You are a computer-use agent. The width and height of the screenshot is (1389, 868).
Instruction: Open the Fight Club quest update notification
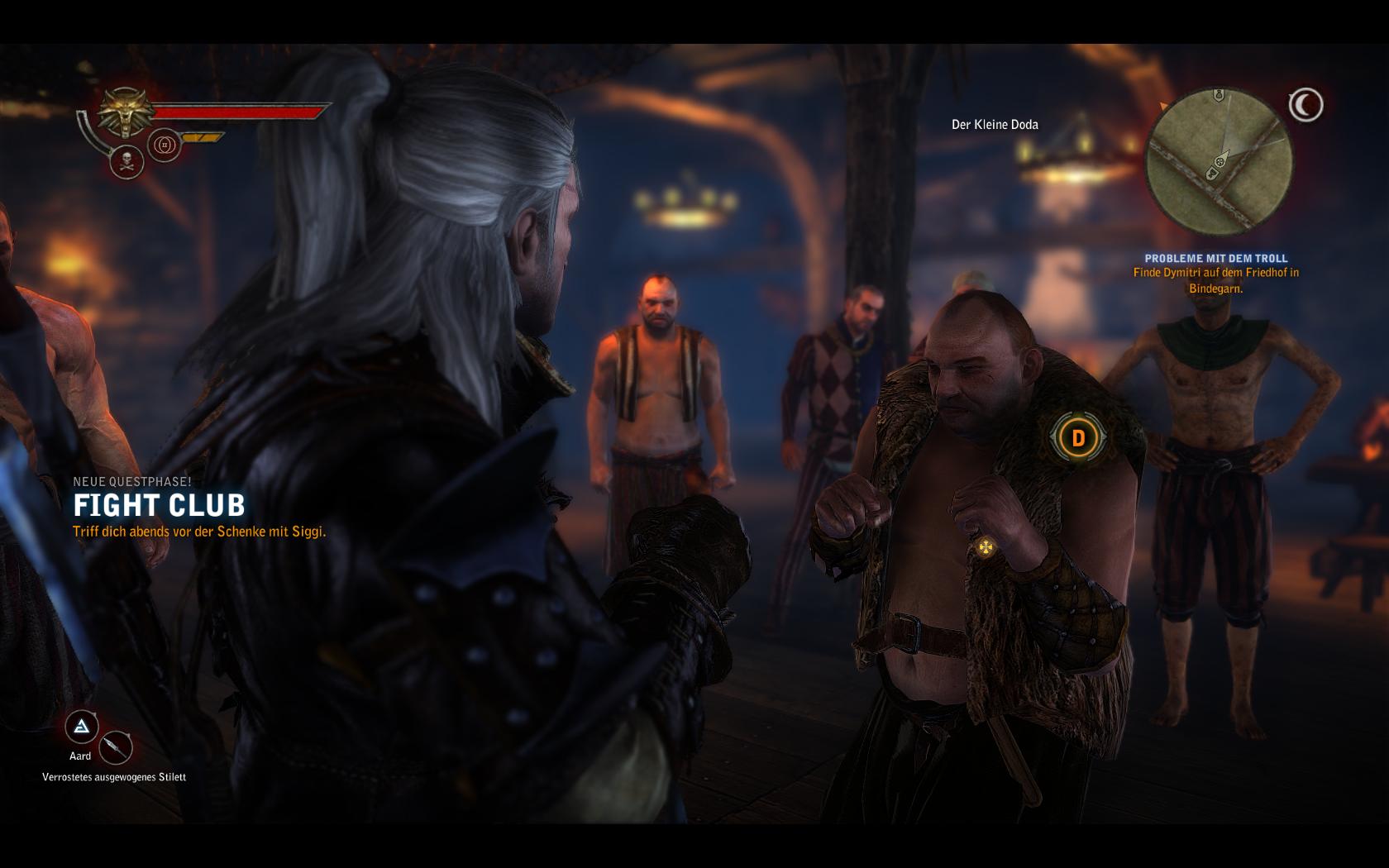click(x=159, y=505)
